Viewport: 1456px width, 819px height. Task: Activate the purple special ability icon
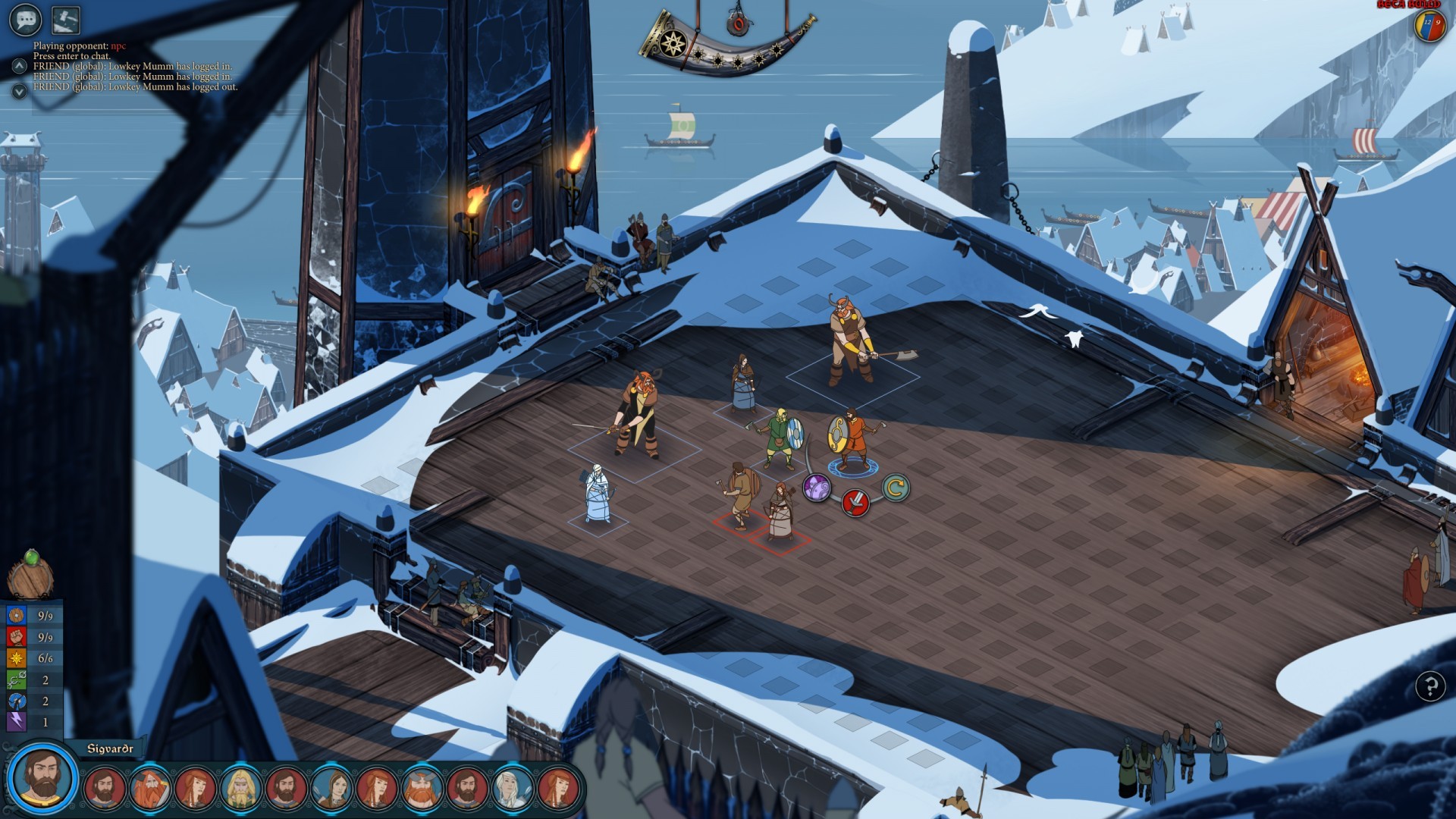(817, 488)
